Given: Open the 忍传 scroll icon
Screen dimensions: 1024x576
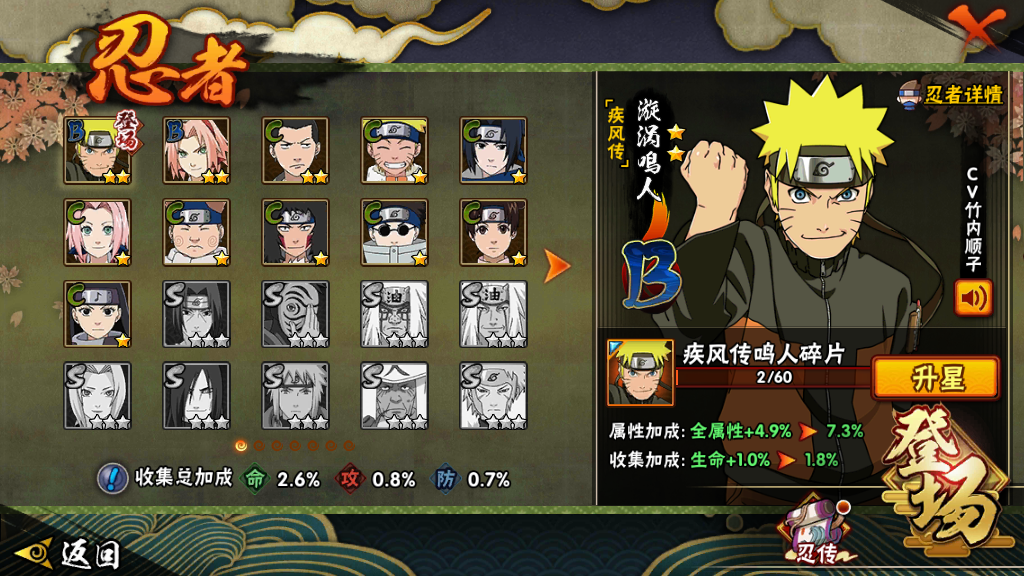Looking at the screenshot, I should point(810,530).
